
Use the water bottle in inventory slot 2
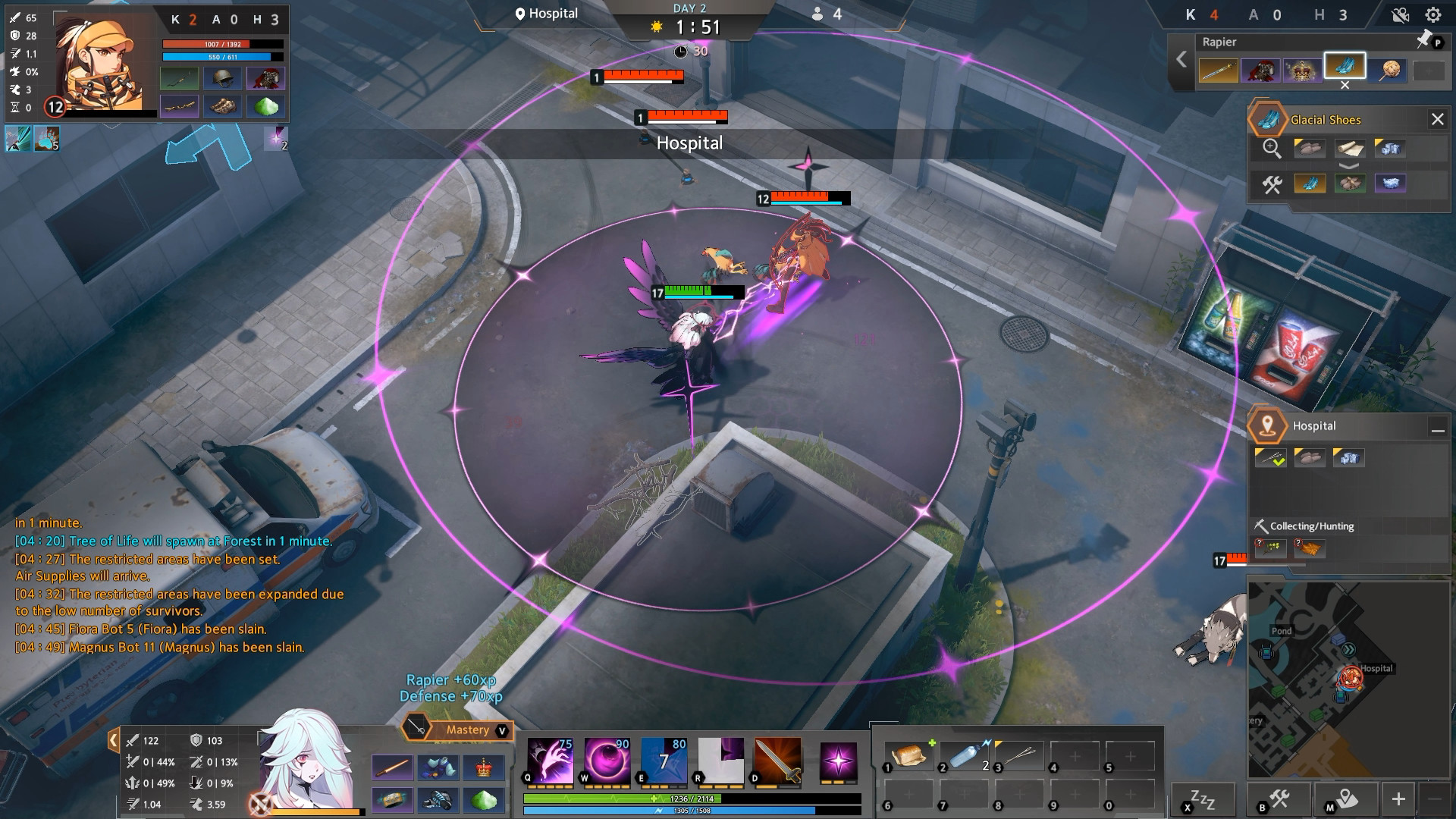click(x=965, y=756)
